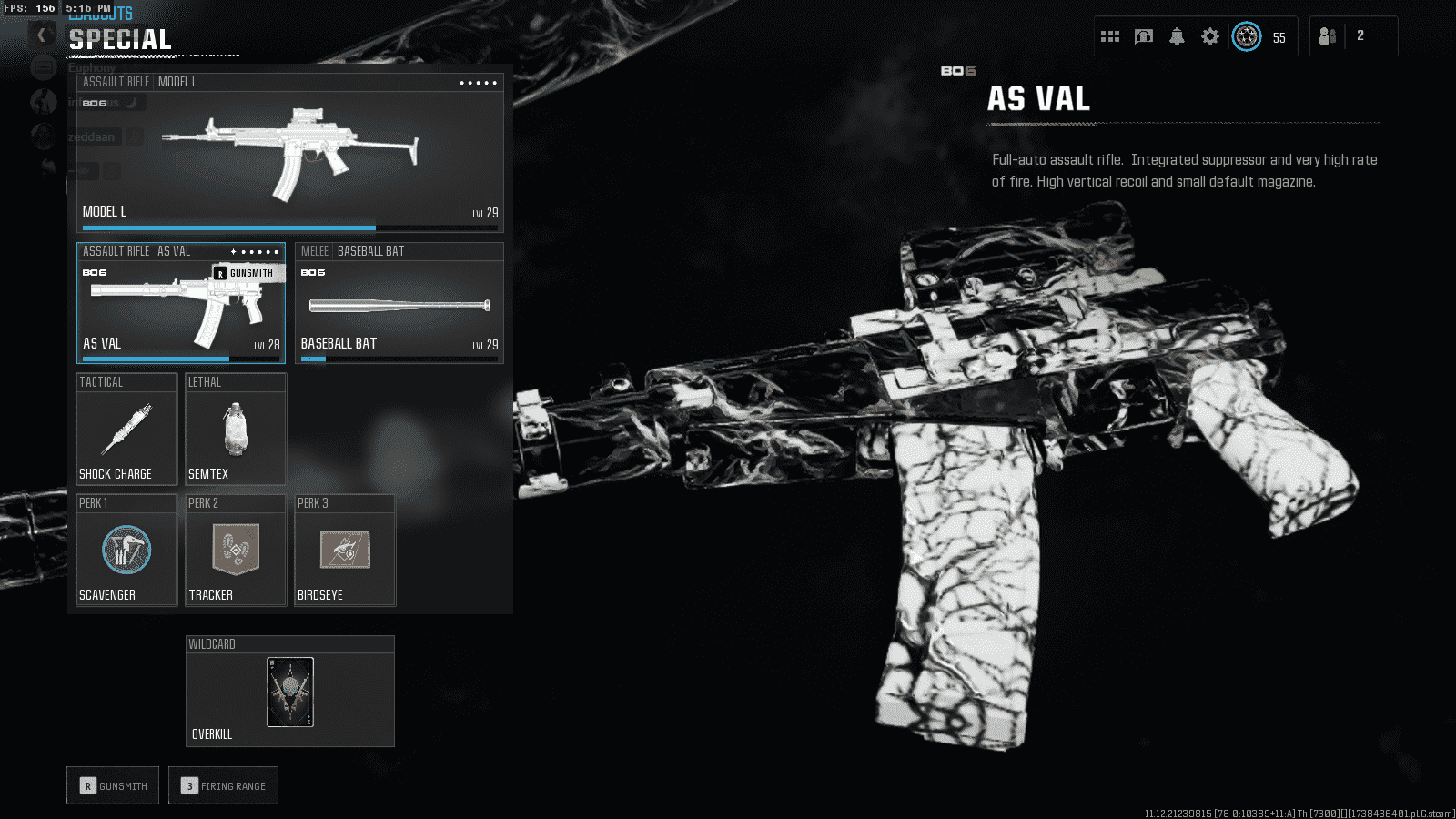Open the camera-shaped icon in top bar

pyautogui.click(x=1144, y=36)
